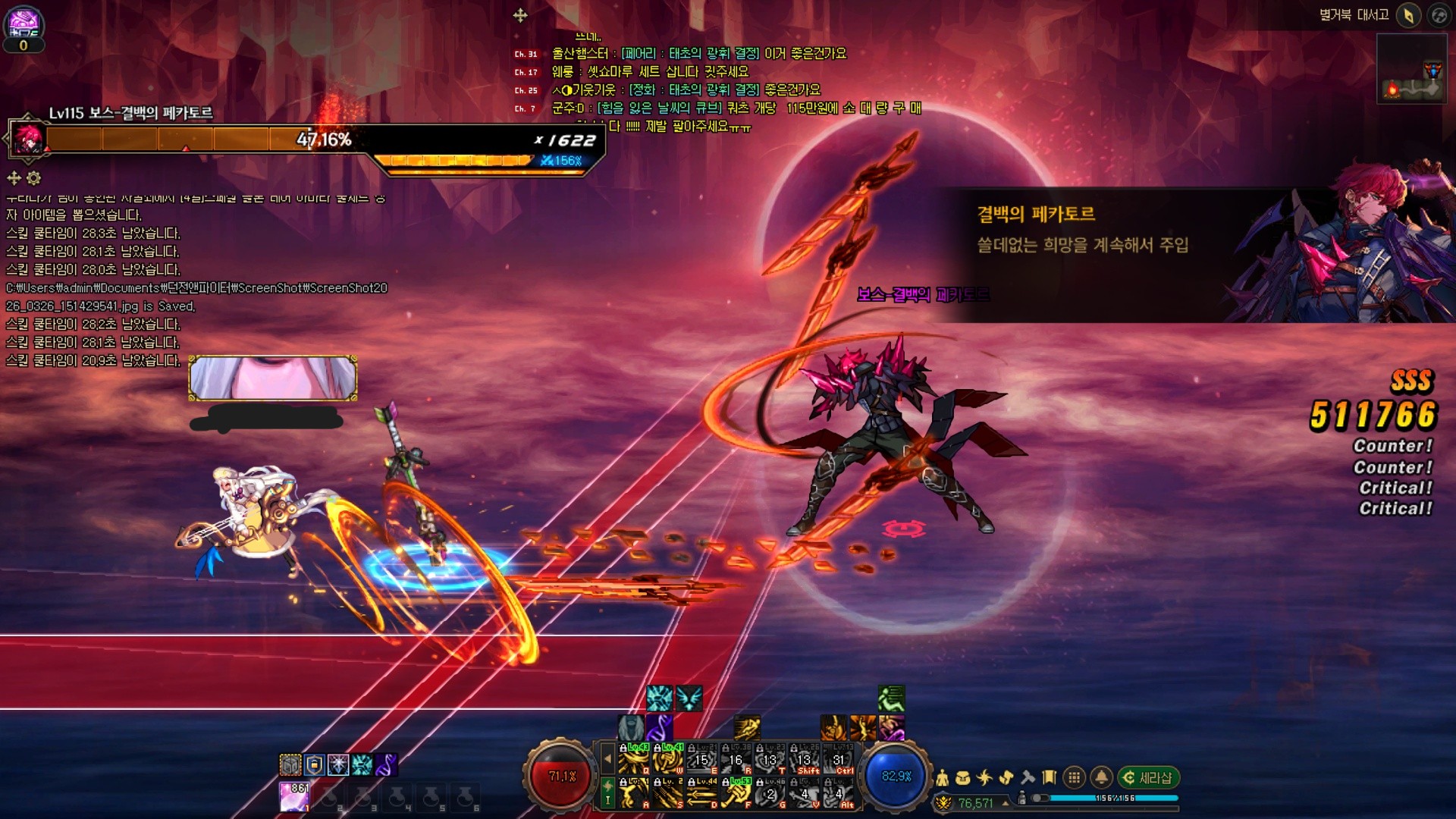Click the gold compass button beside dungeon name

(x=1408, y=15)
